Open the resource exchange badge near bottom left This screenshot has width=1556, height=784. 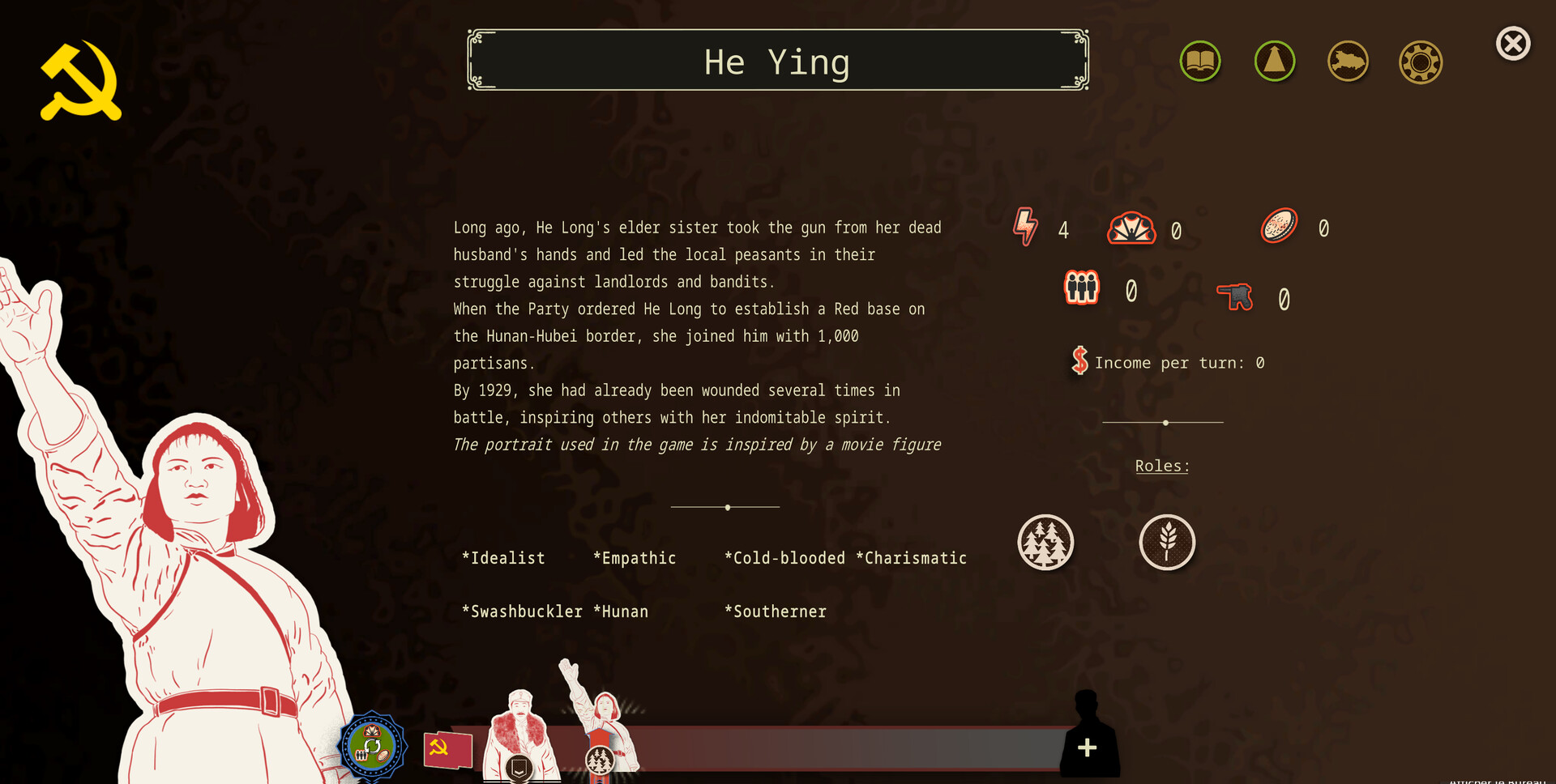click(x=372, y=744)
